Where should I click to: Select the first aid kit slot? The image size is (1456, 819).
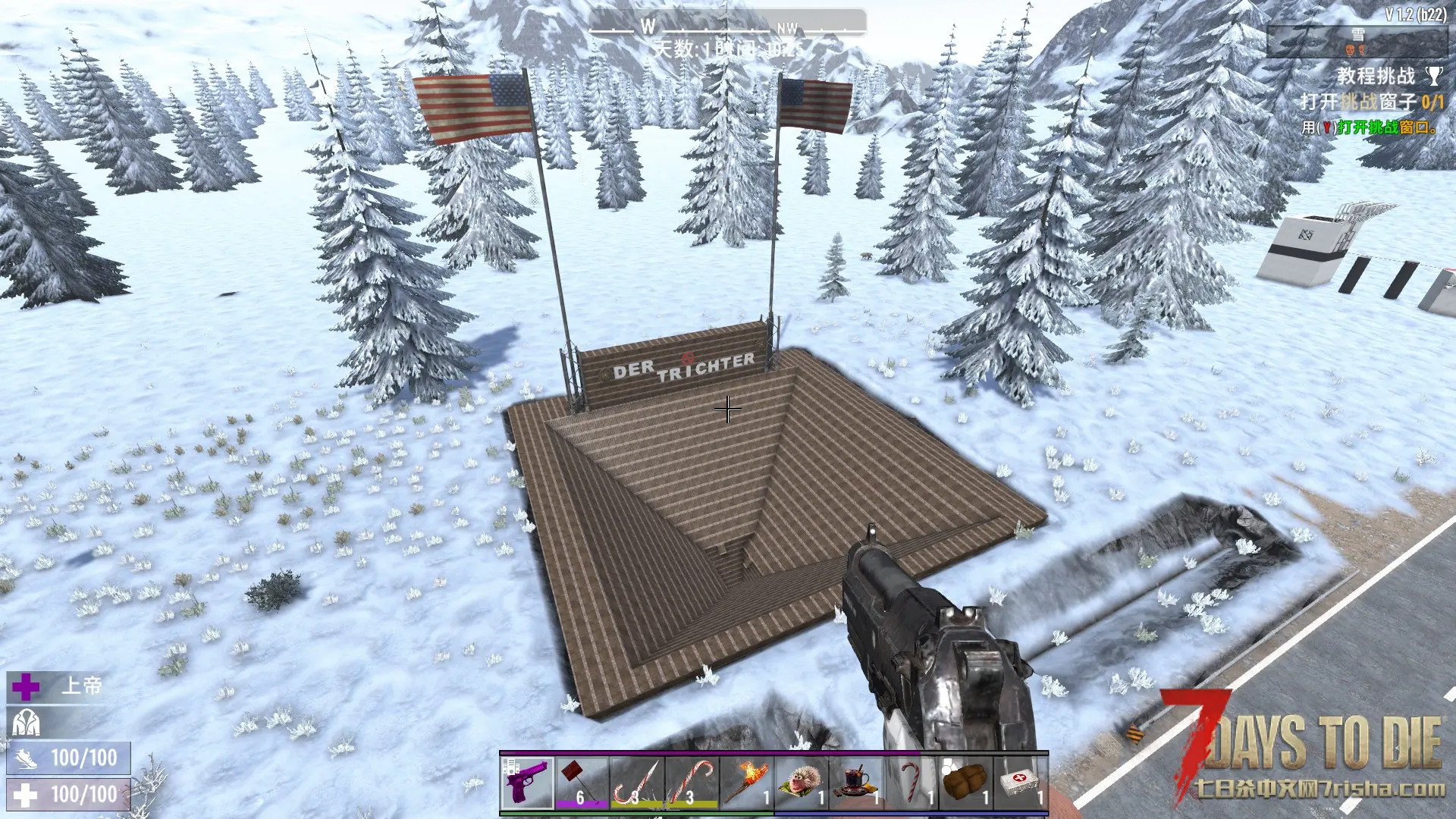[x=1021, y=783]
